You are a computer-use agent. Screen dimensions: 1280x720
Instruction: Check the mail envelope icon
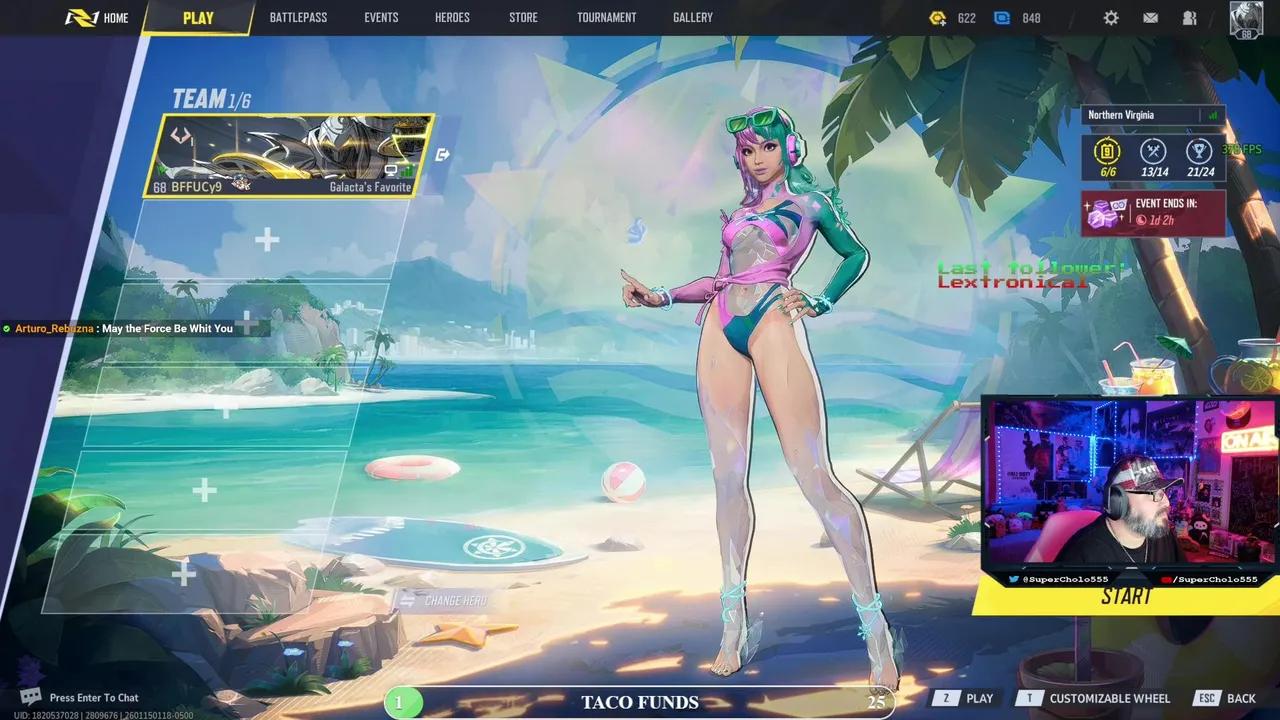(x=1149, y=17)
